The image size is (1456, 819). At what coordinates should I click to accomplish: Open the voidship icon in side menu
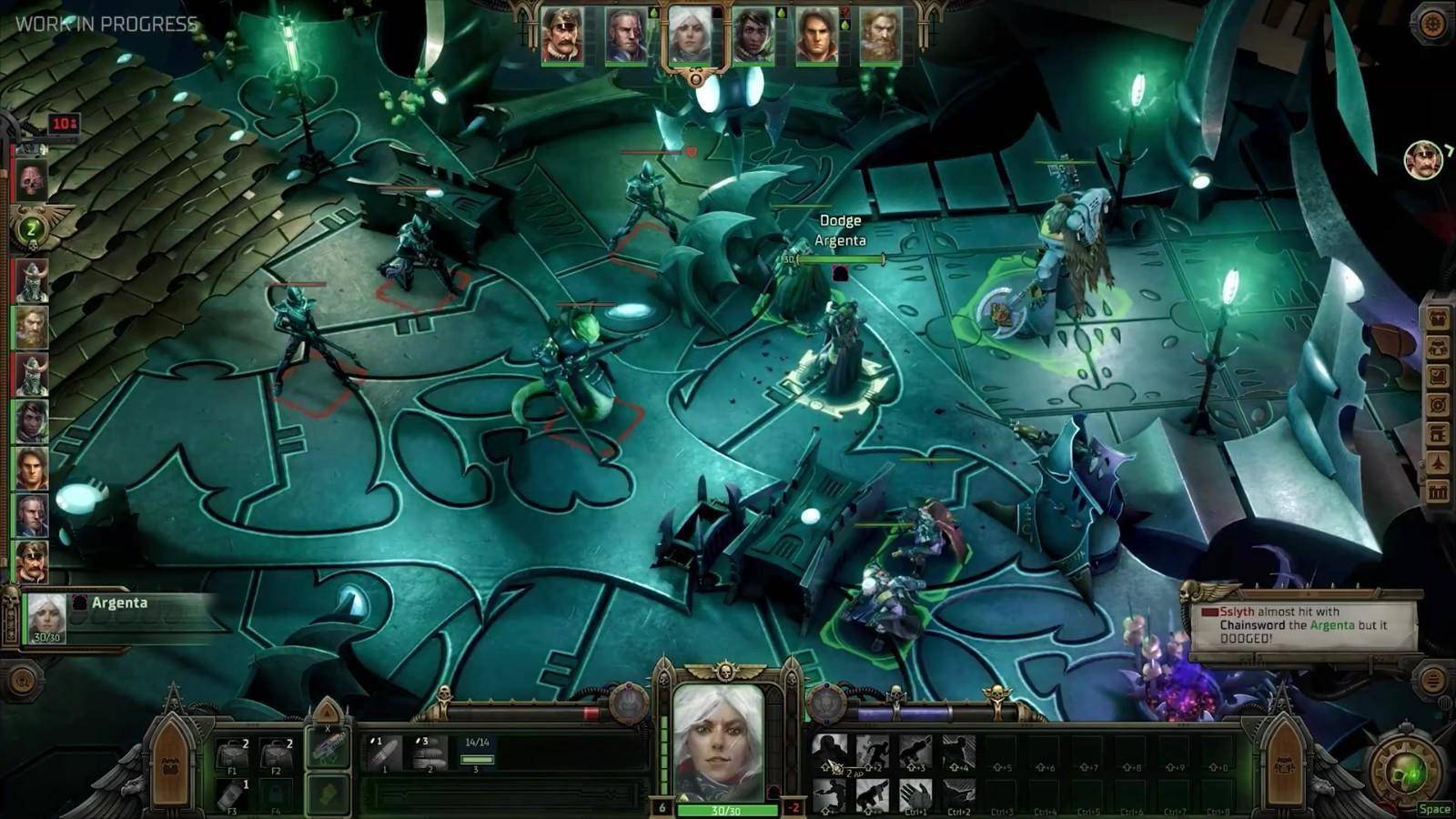[1438, 463]
